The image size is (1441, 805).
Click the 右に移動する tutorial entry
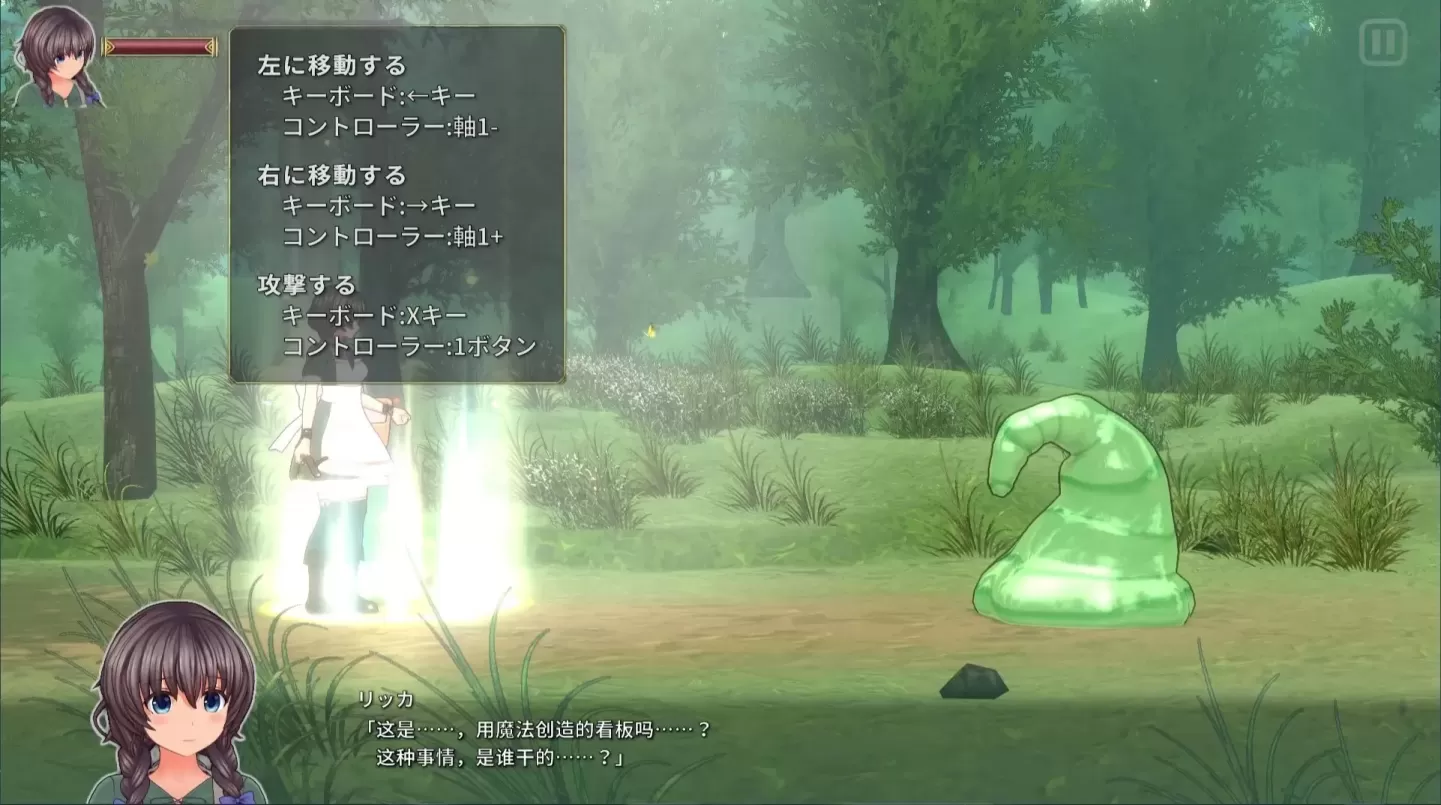332,173
